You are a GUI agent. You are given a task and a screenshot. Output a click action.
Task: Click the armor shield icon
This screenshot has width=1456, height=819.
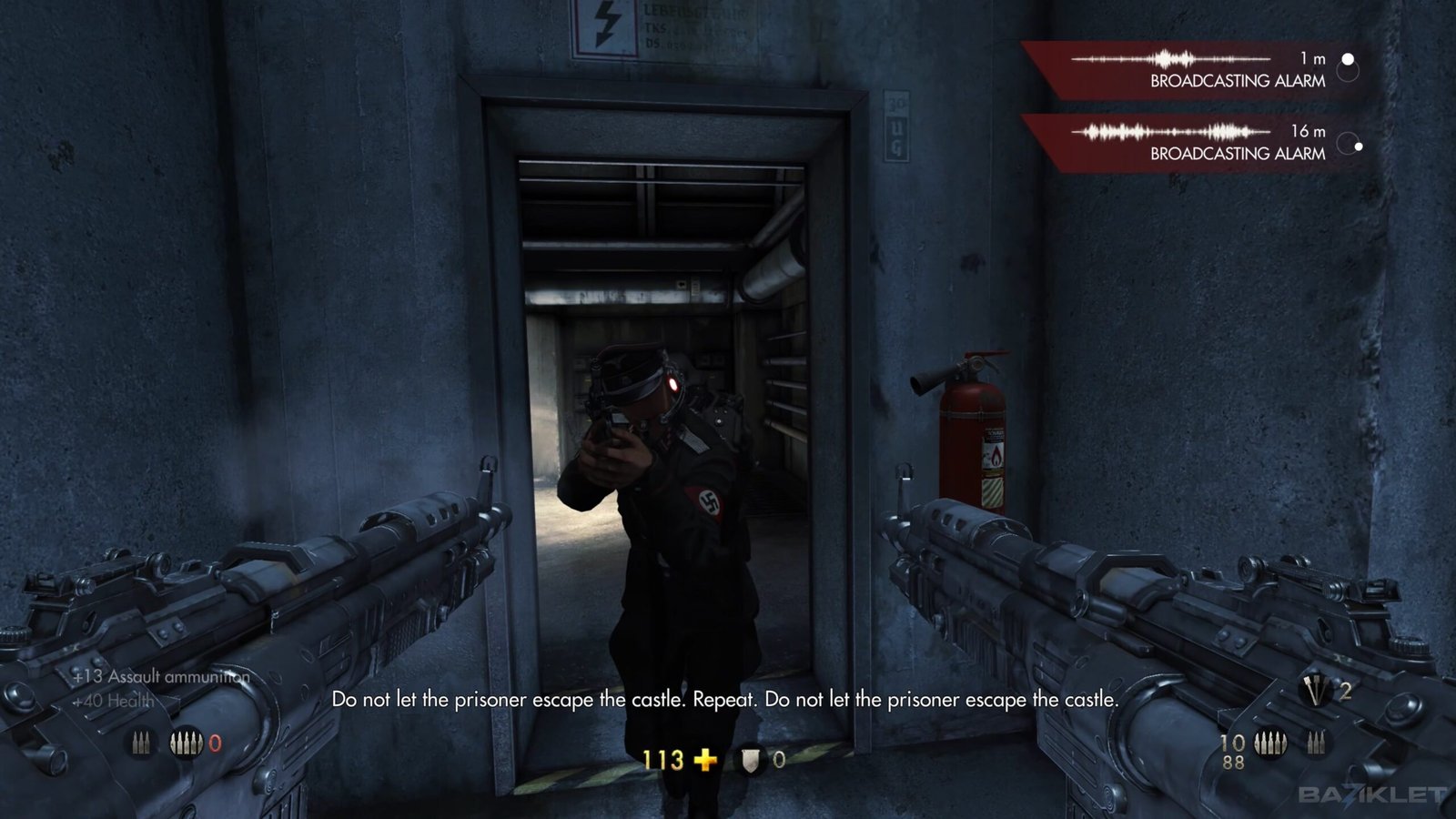point(750,760)
